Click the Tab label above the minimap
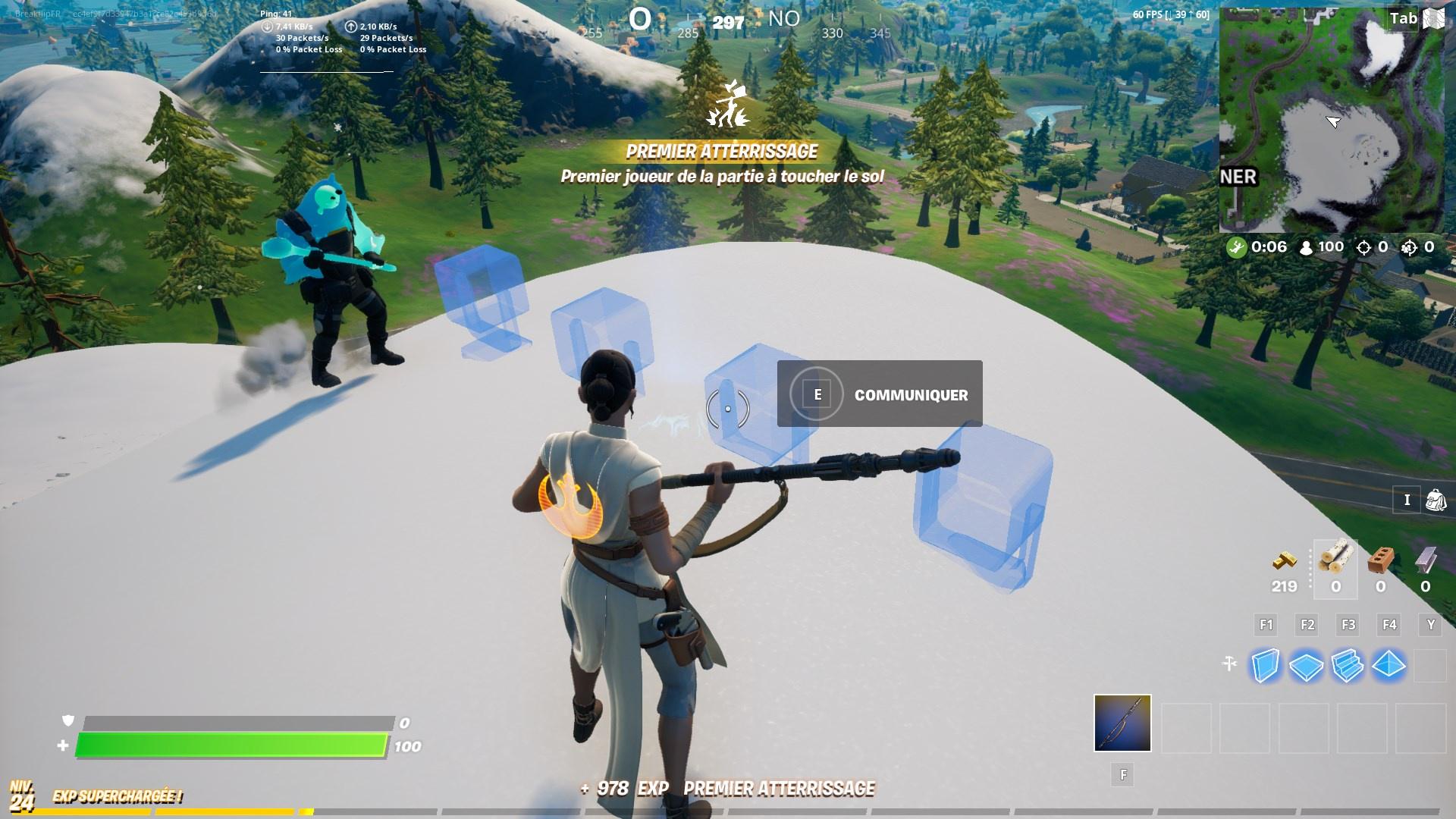This screenshot has height=819, width=1456. (1403, 17)
